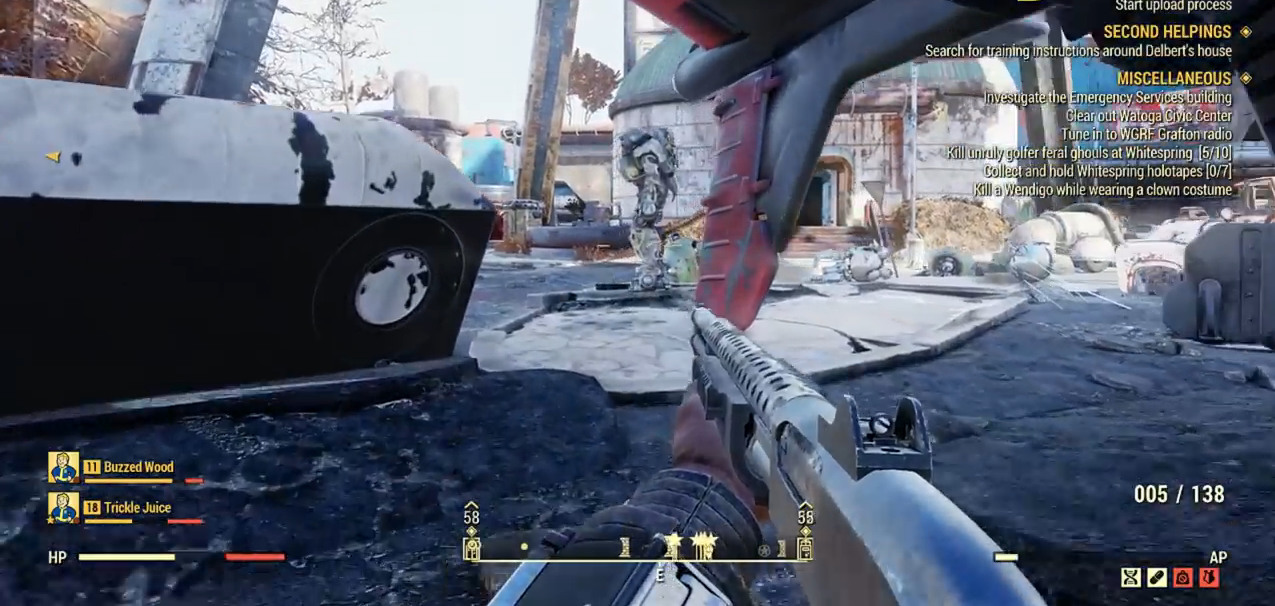This screenshot has height=606, width=1275.
Task: Click the pill chem status icon
Action: click(x=1157, y=577)
